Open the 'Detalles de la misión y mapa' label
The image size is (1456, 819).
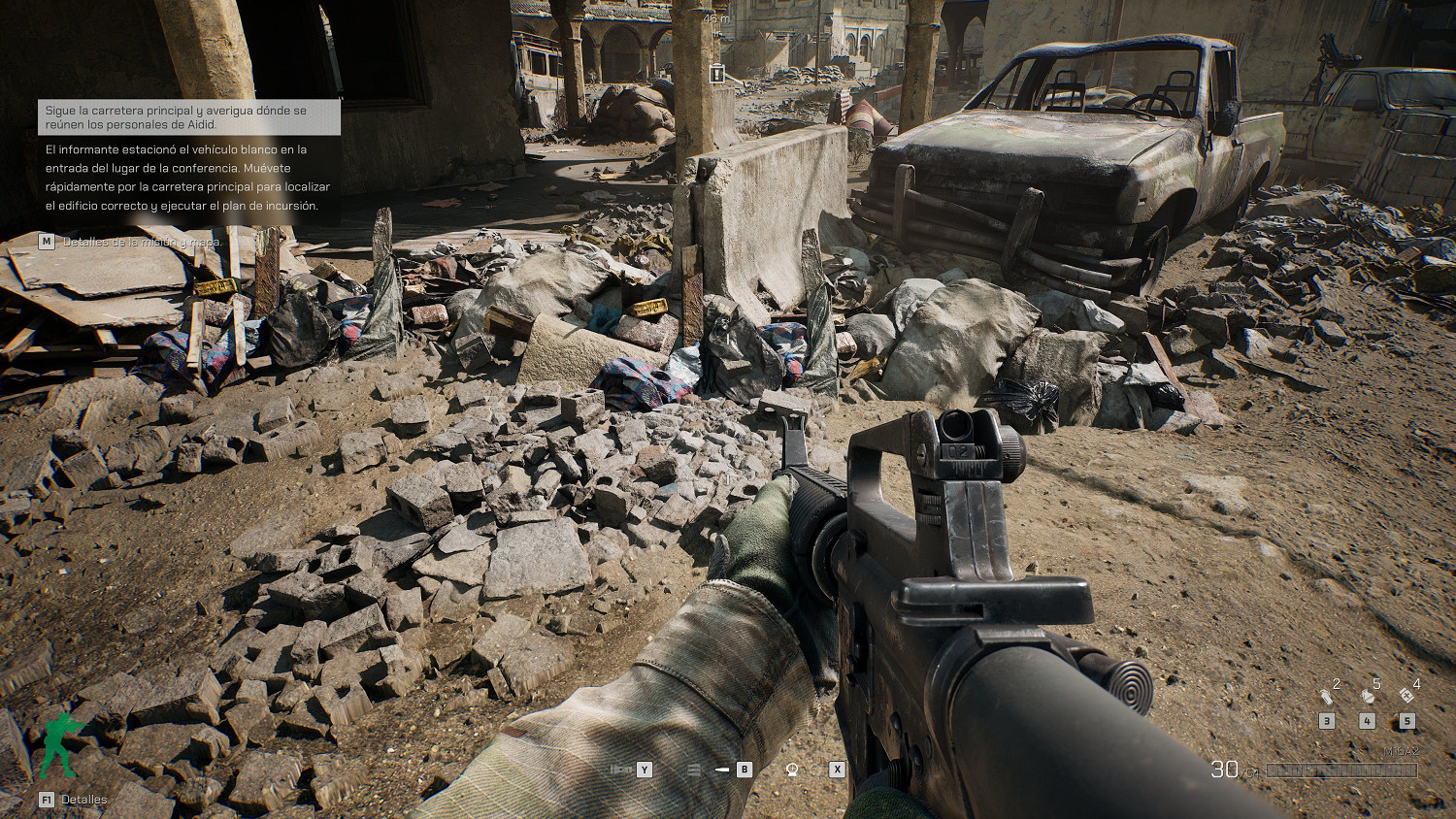[x=143, y=242]
